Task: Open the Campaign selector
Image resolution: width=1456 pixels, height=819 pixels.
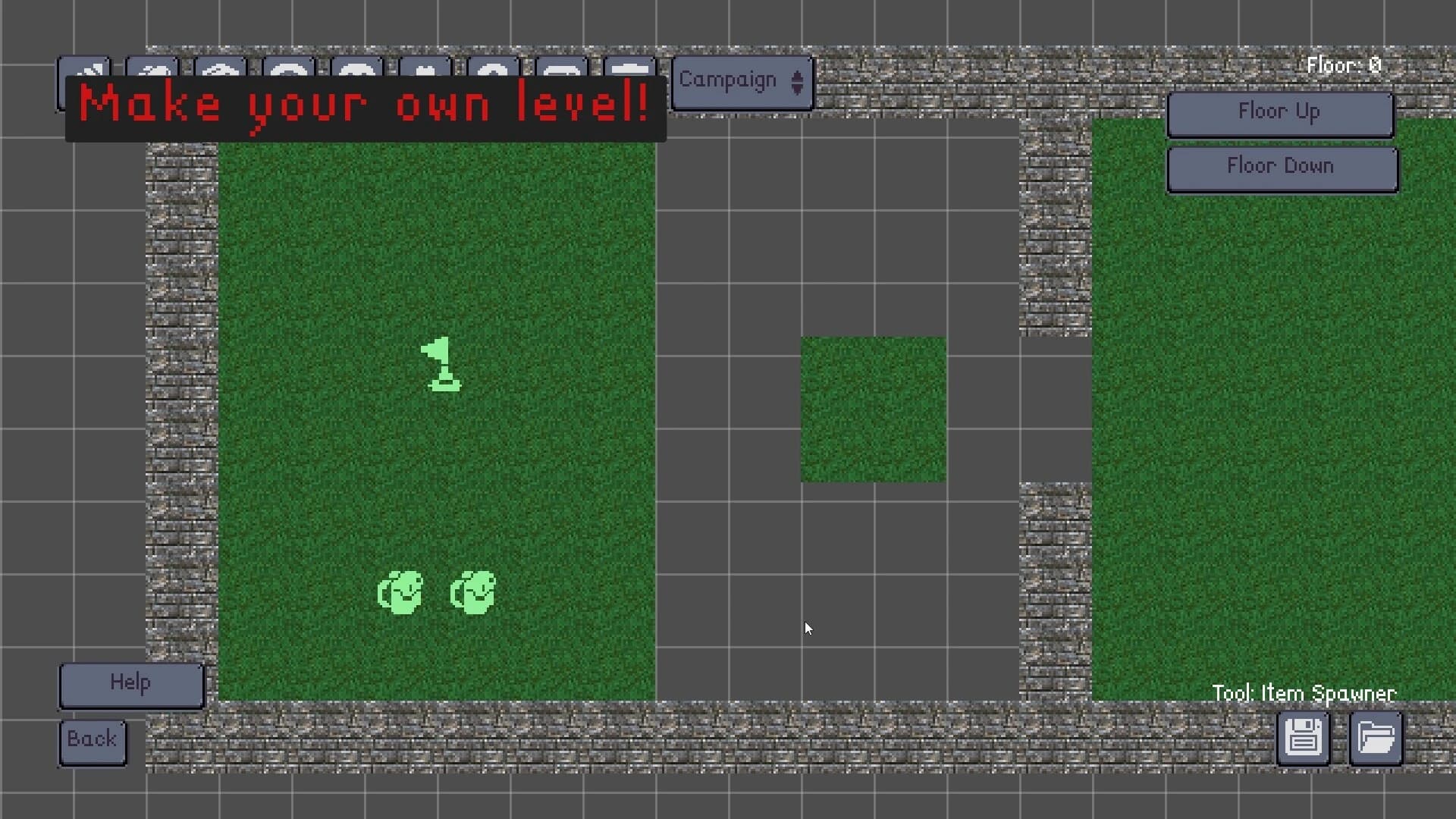Action: click(728, 81)
